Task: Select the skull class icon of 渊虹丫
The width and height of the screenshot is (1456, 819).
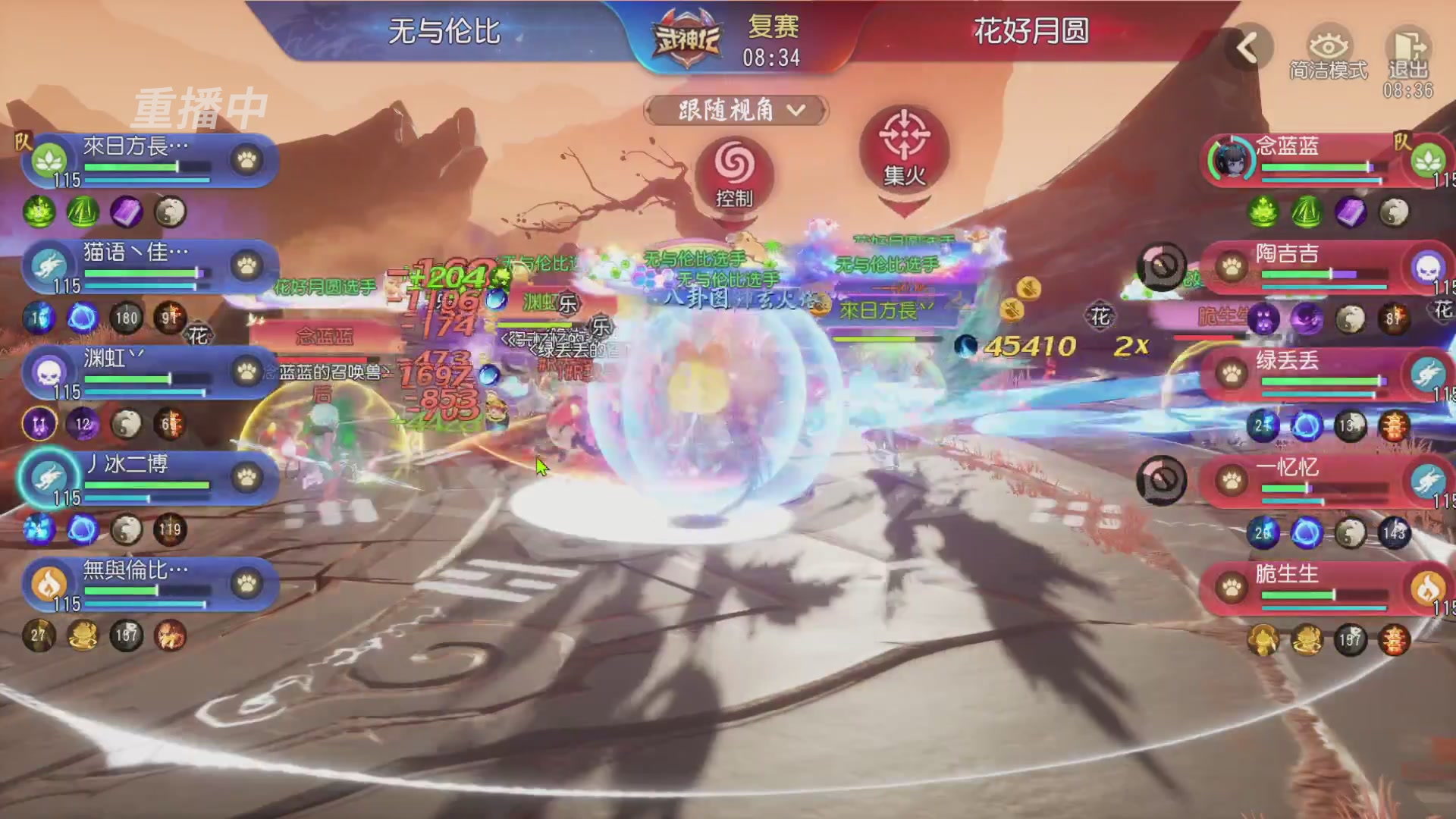Action: pyautogui.click(x=48, y=373)
